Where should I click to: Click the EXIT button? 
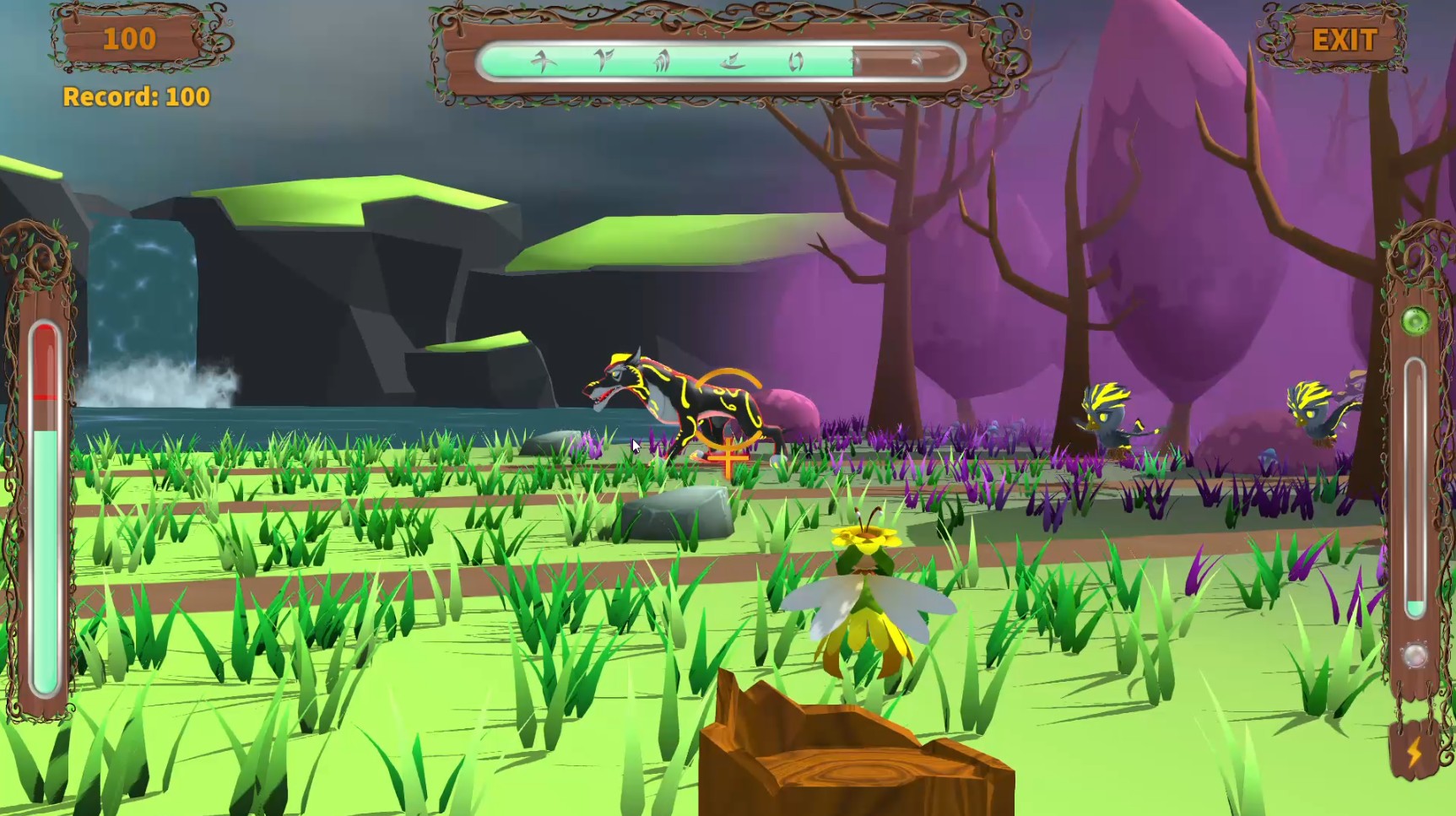point(1344,40)
